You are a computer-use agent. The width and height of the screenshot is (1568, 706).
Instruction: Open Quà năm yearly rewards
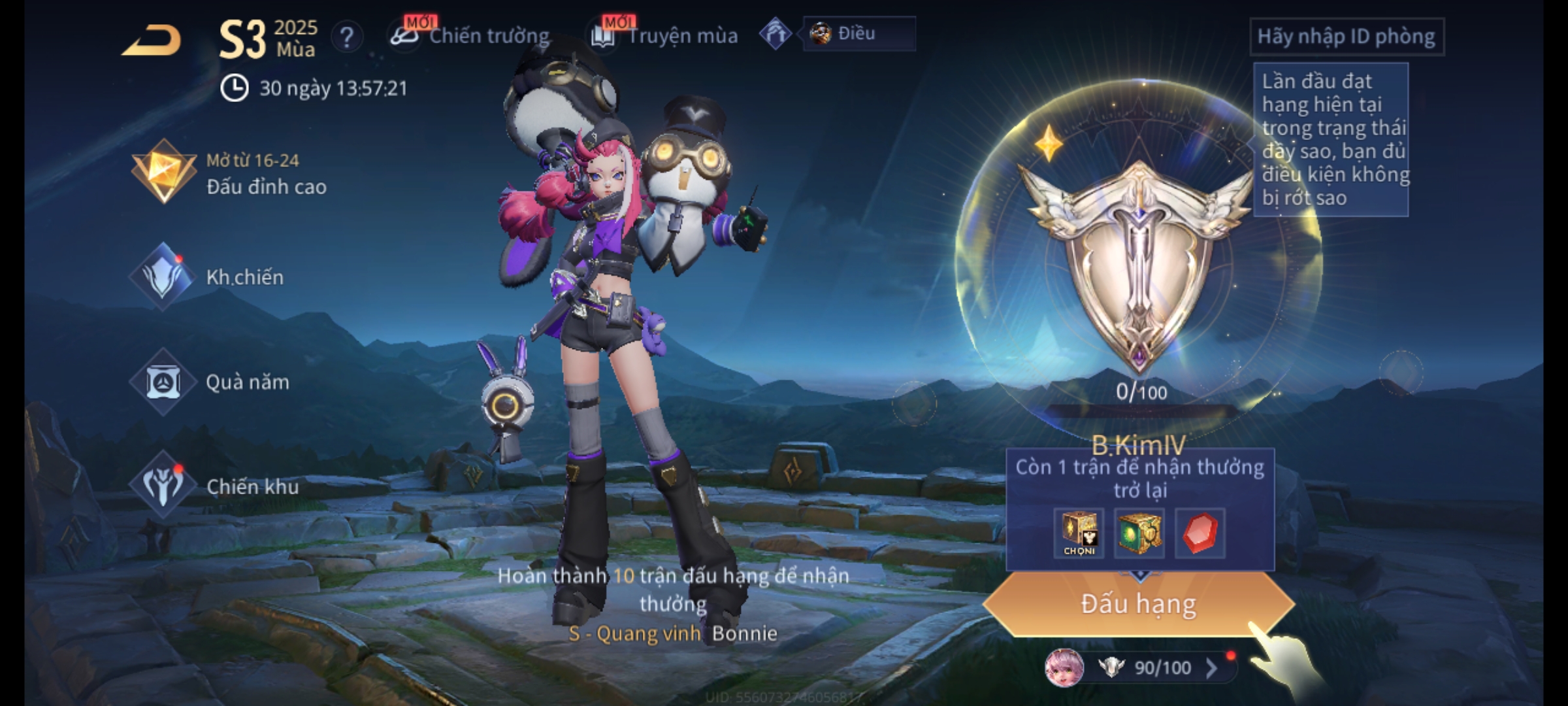(210, 382)
